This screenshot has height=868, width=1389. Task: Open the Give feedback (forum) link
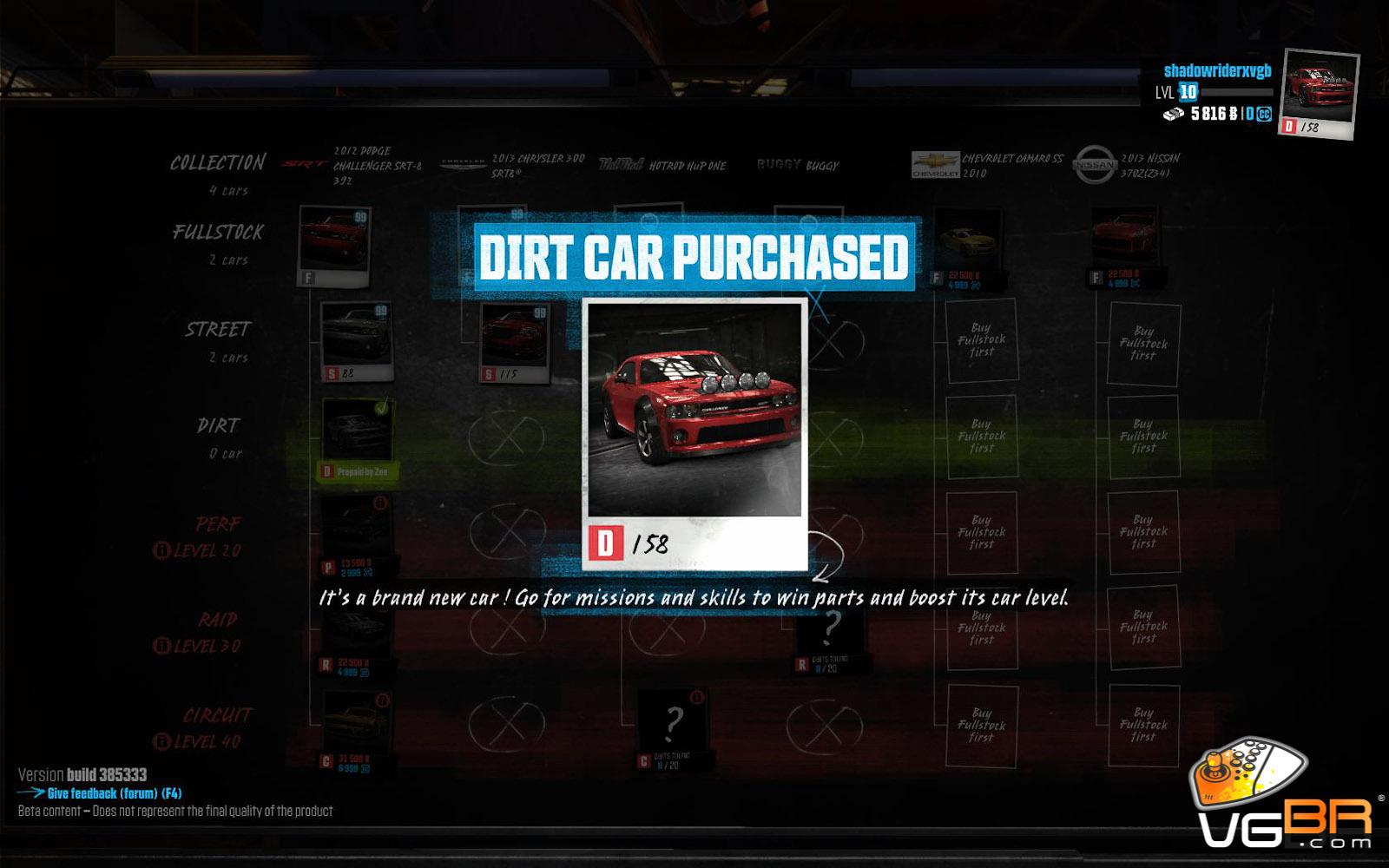(x=114, y=793)
